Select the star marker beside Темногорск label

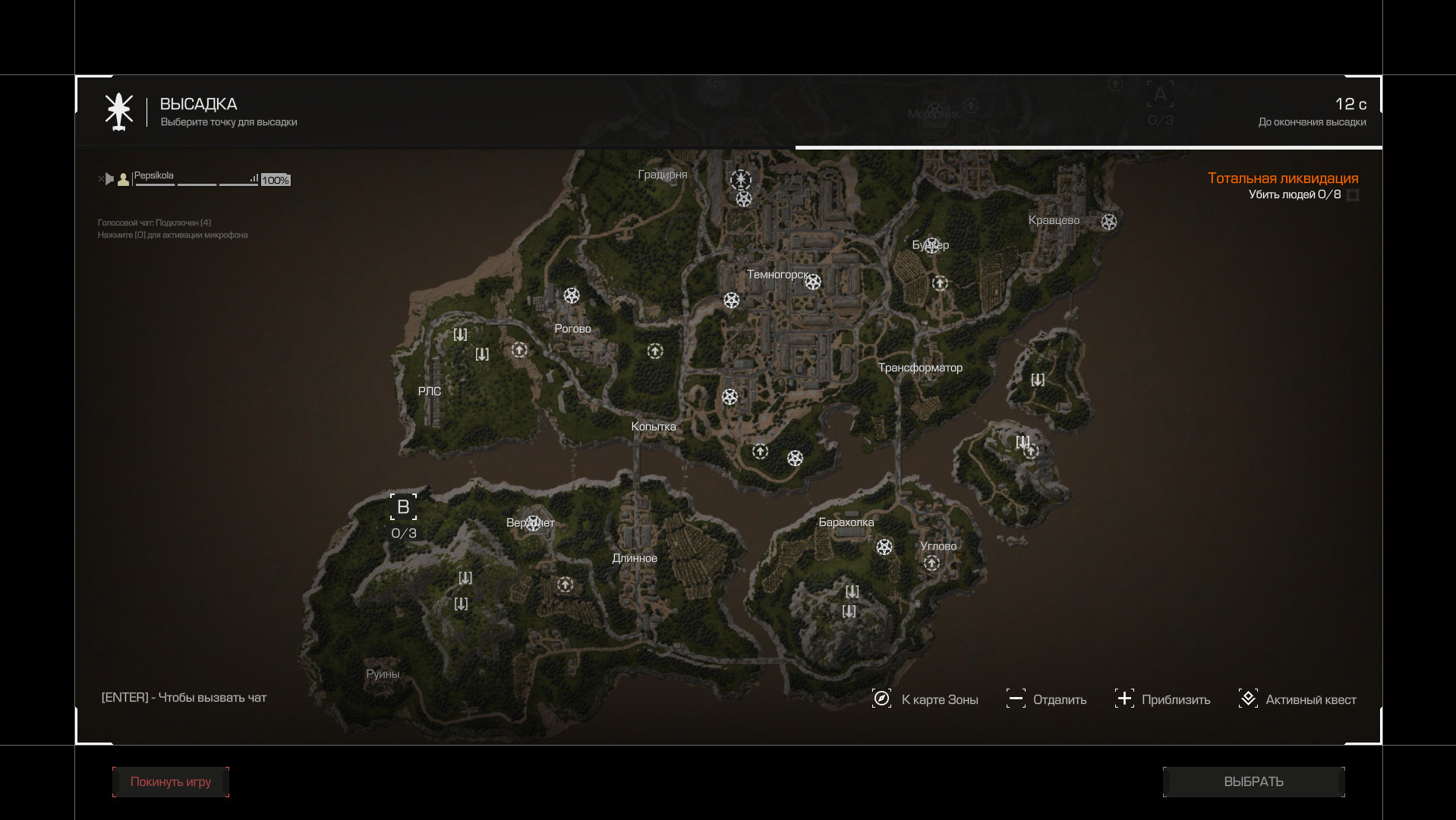tap(813, 282)
